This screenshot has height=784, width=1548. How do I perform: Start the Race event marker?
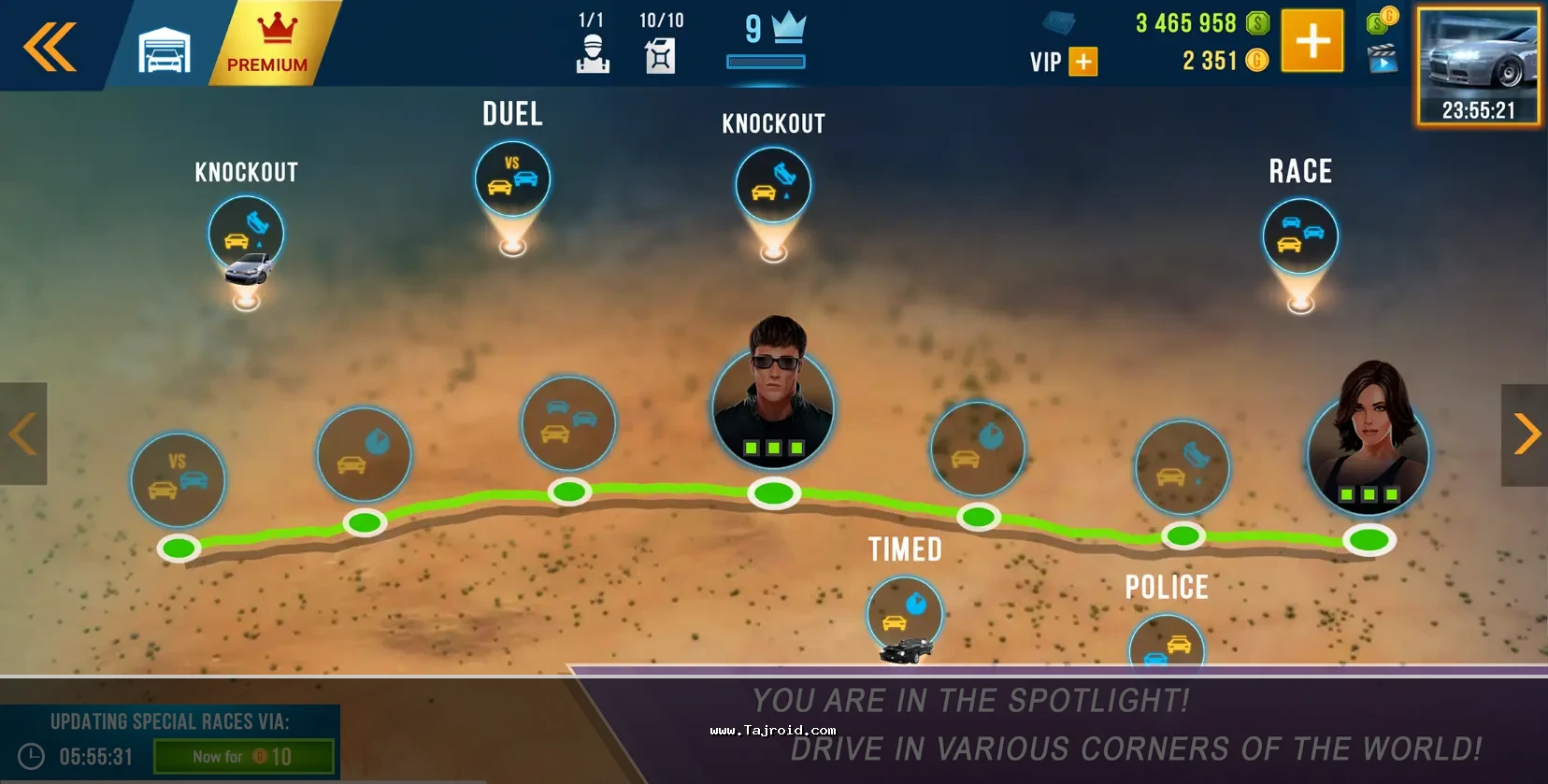tap(1299, 236)
